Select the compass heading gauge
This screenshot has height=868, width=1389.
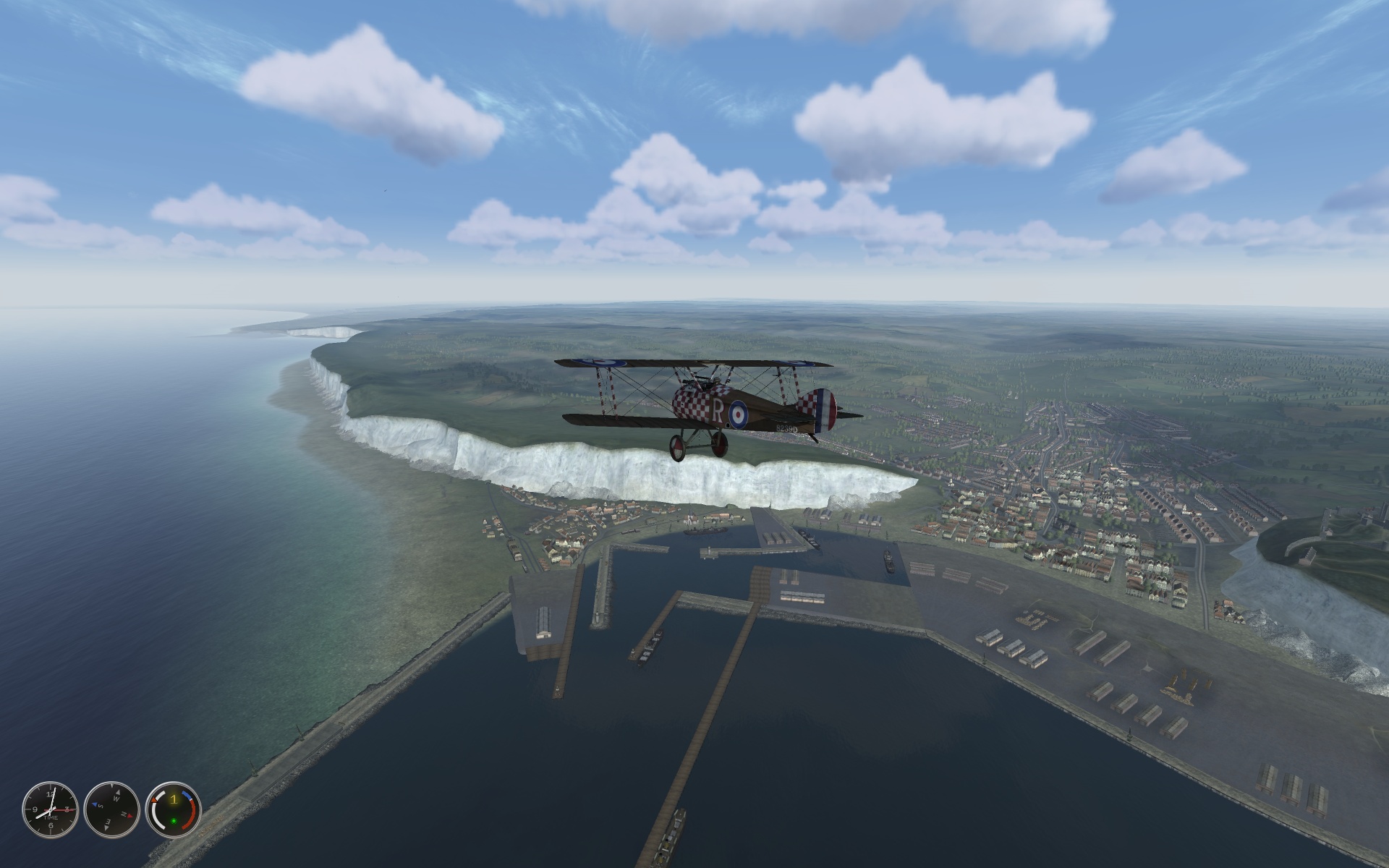[x=111, y=809]
